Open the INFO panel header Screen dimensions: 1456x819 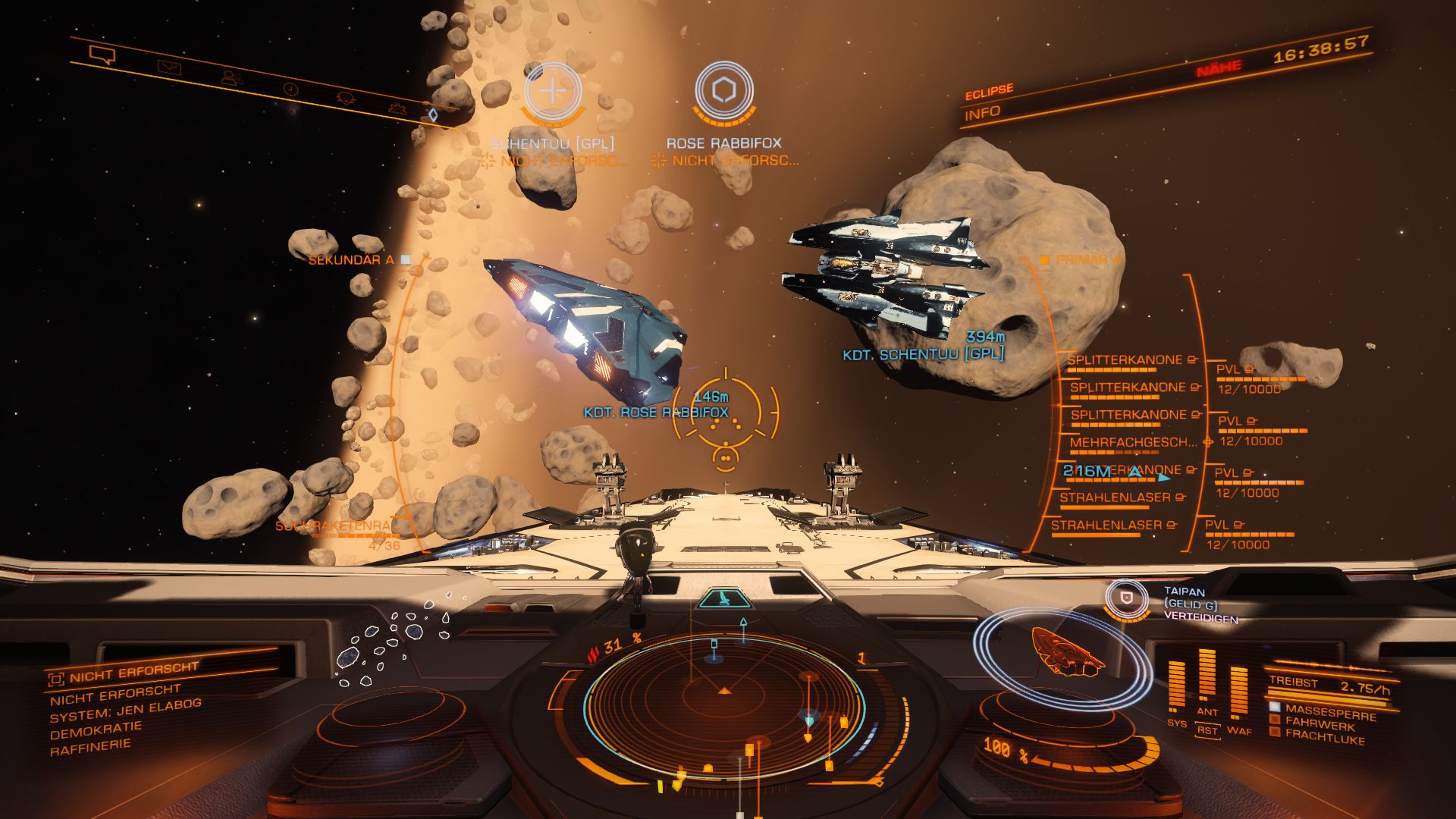[982, 114]
